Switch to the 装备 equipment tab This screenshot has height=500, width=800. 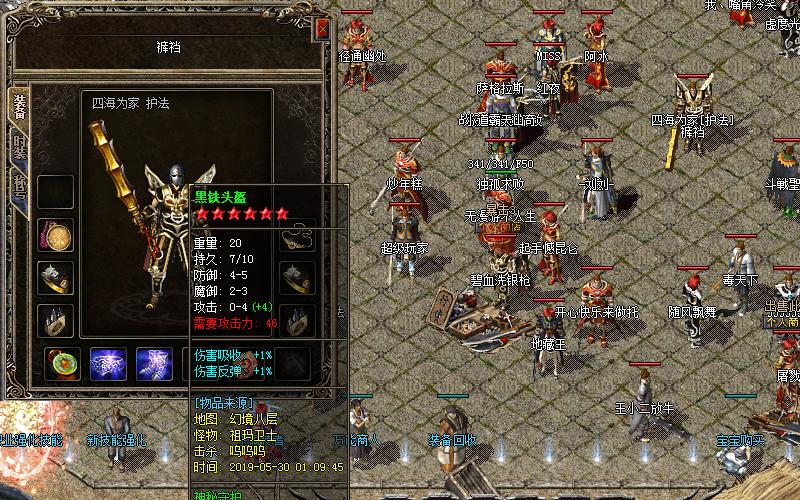pyautogui.click(x=18, y=109)
